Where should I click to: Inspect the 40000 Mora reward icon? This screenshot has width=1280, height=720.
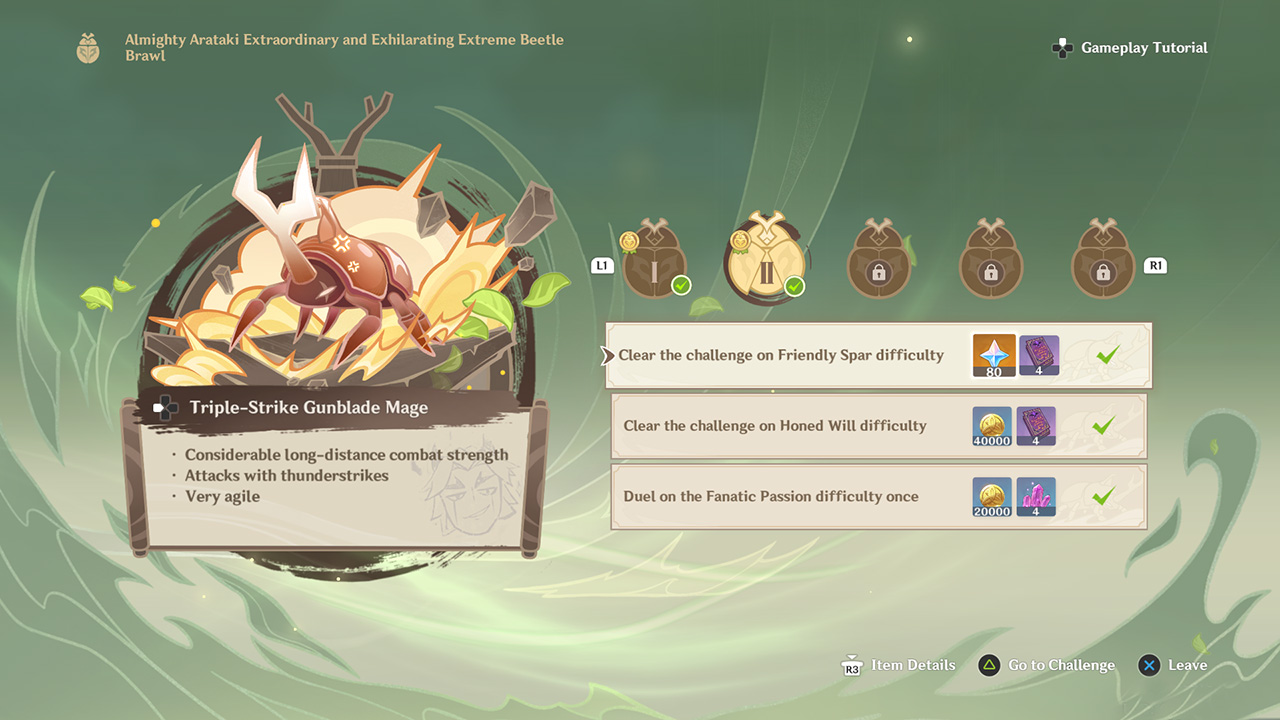pos(992,426)
